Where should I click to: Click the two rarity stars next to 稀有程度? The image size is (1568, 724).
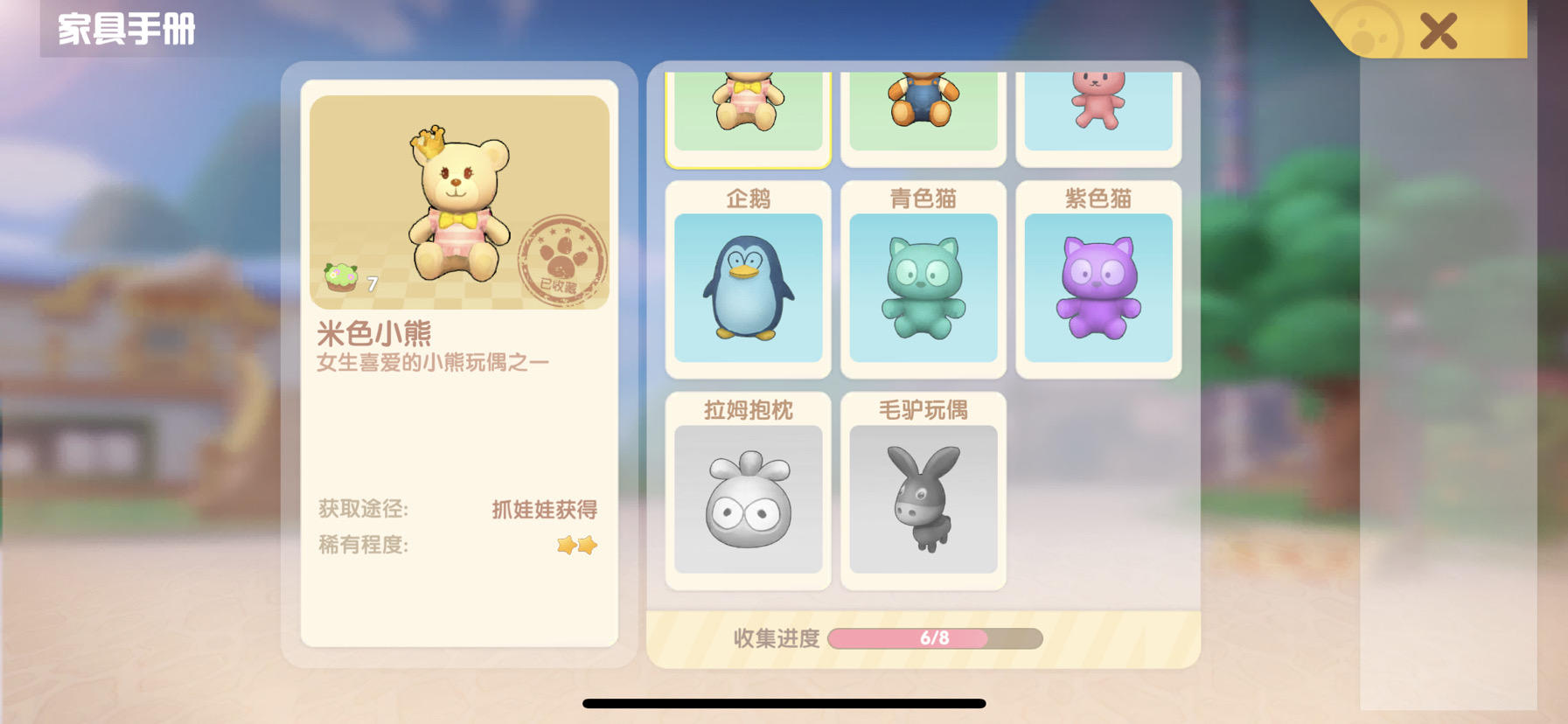[x=577, y=545]
